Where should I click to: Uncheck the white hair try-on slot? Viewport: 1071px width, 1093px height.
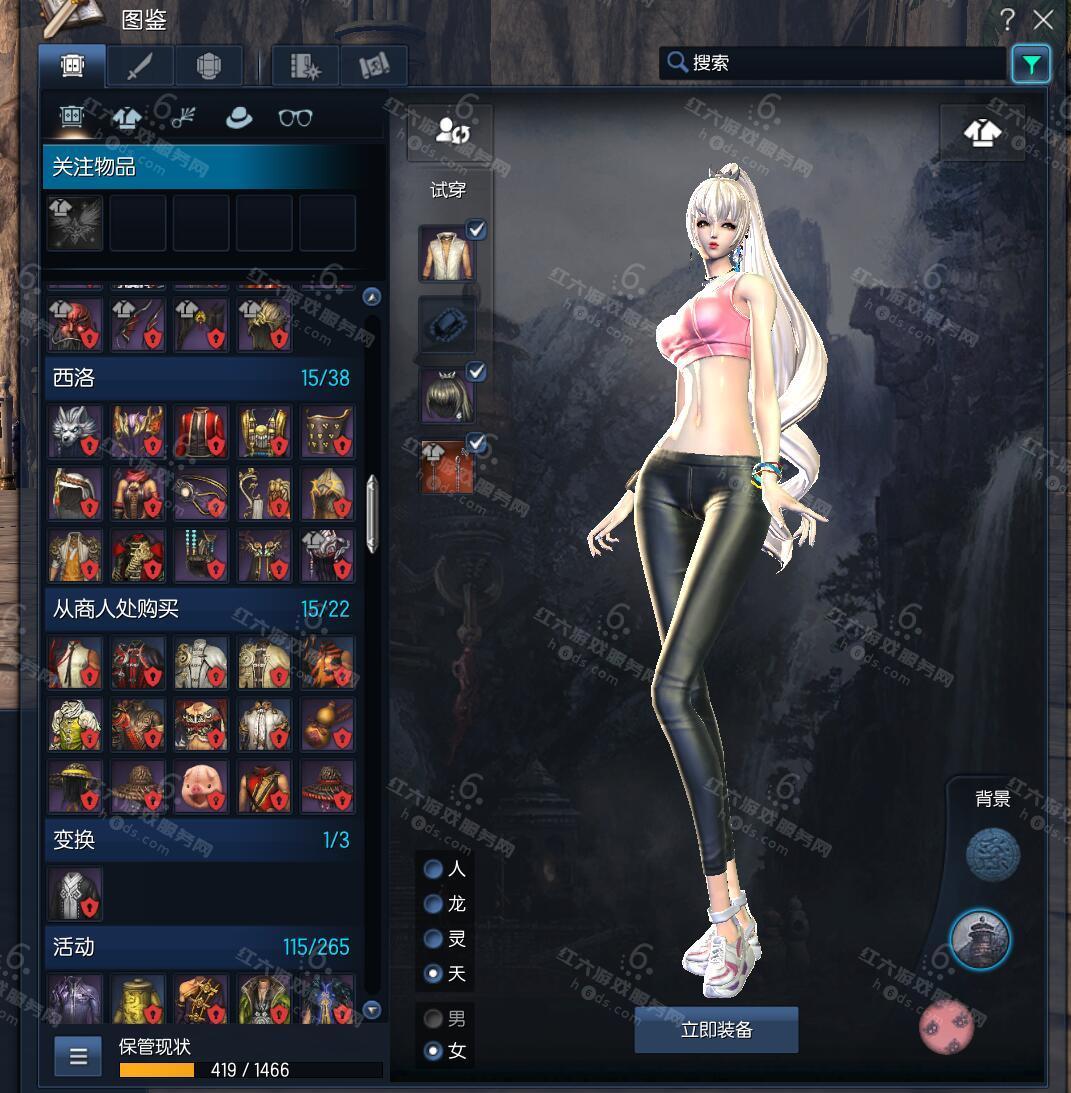click(477, 372)
